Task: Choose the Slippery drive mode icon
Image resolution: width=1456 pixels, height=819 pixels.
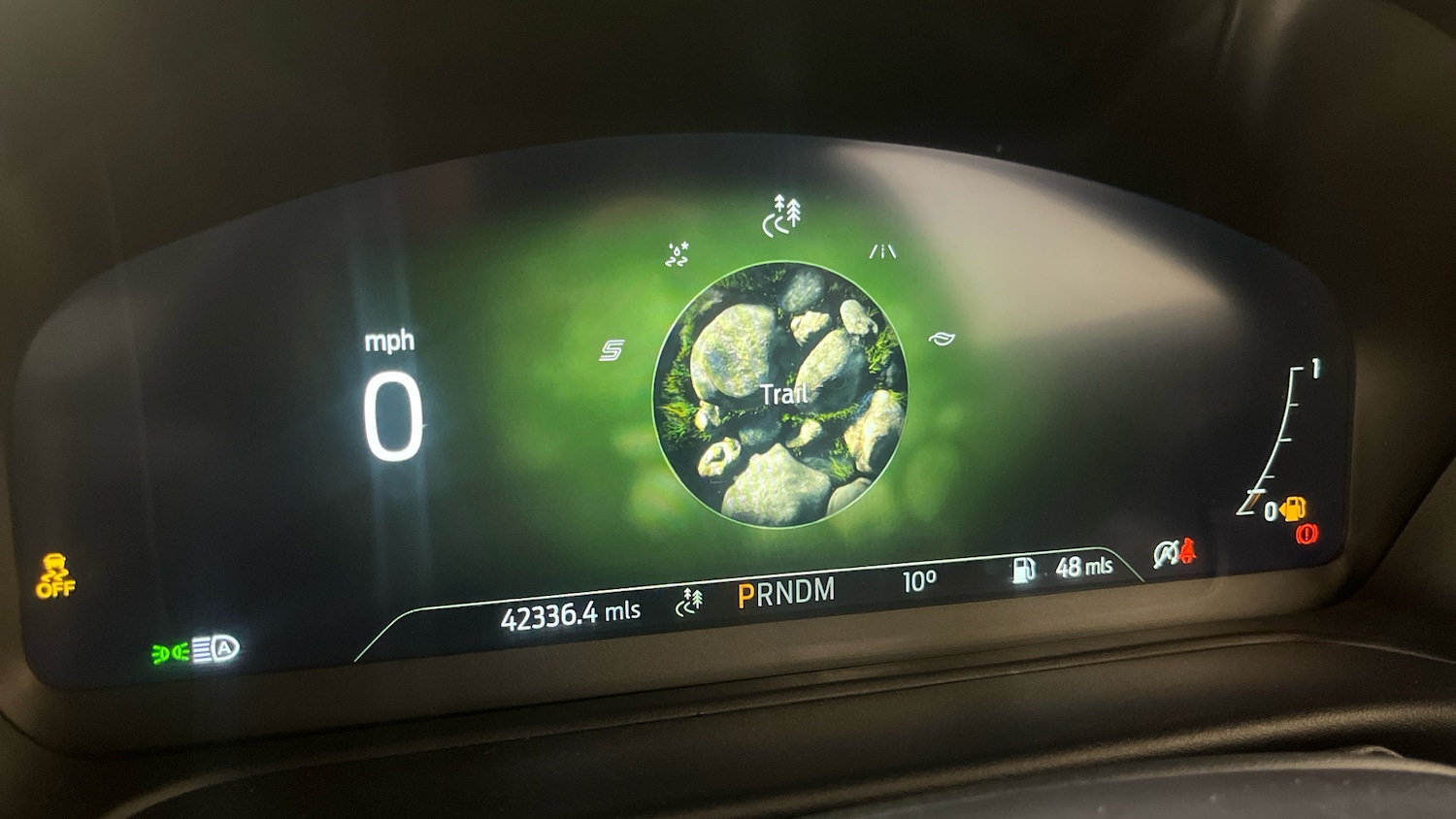Action: [x=678, y=255]
